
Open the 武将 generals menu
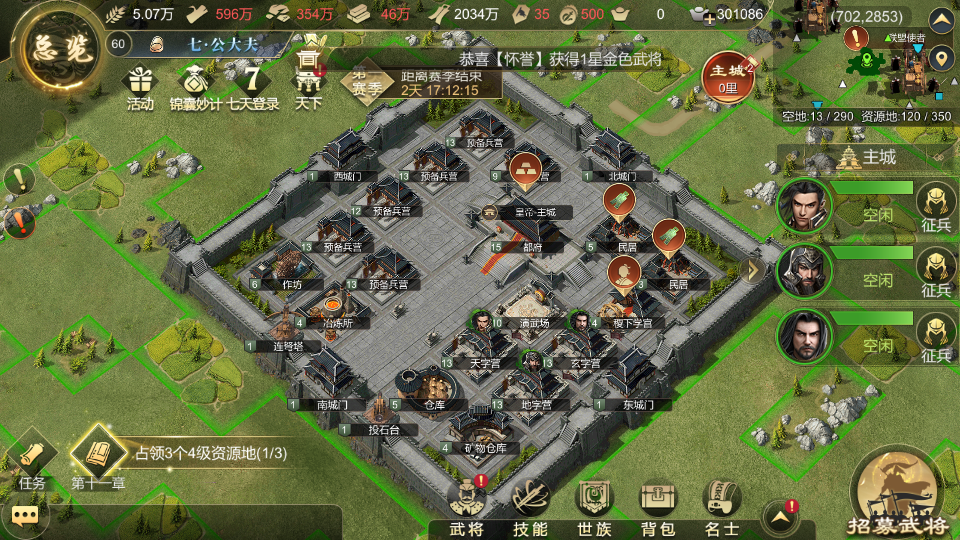468,506
